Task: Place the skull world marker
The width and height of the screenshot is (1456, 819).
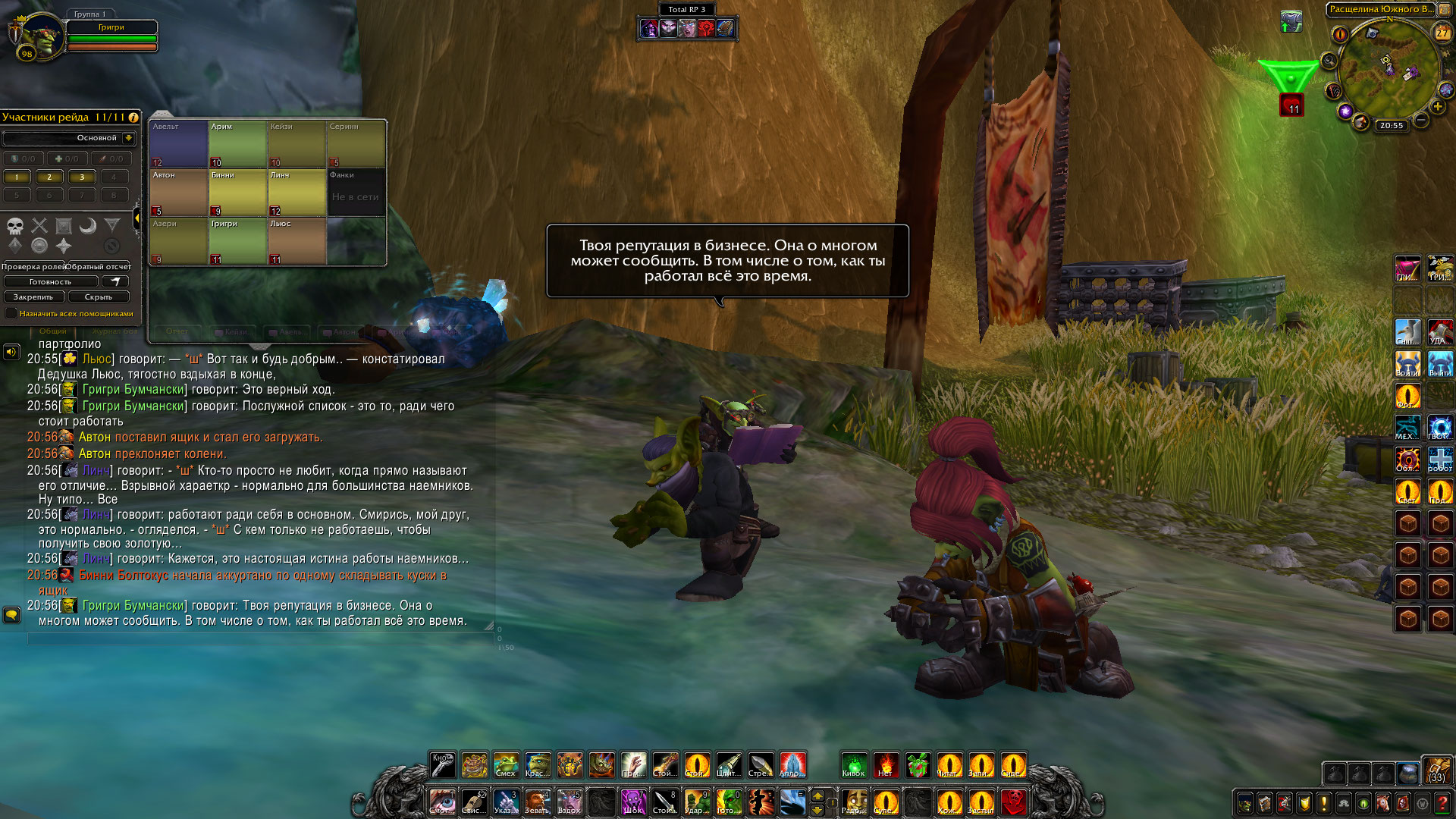Action: click(x=15, y=225)
